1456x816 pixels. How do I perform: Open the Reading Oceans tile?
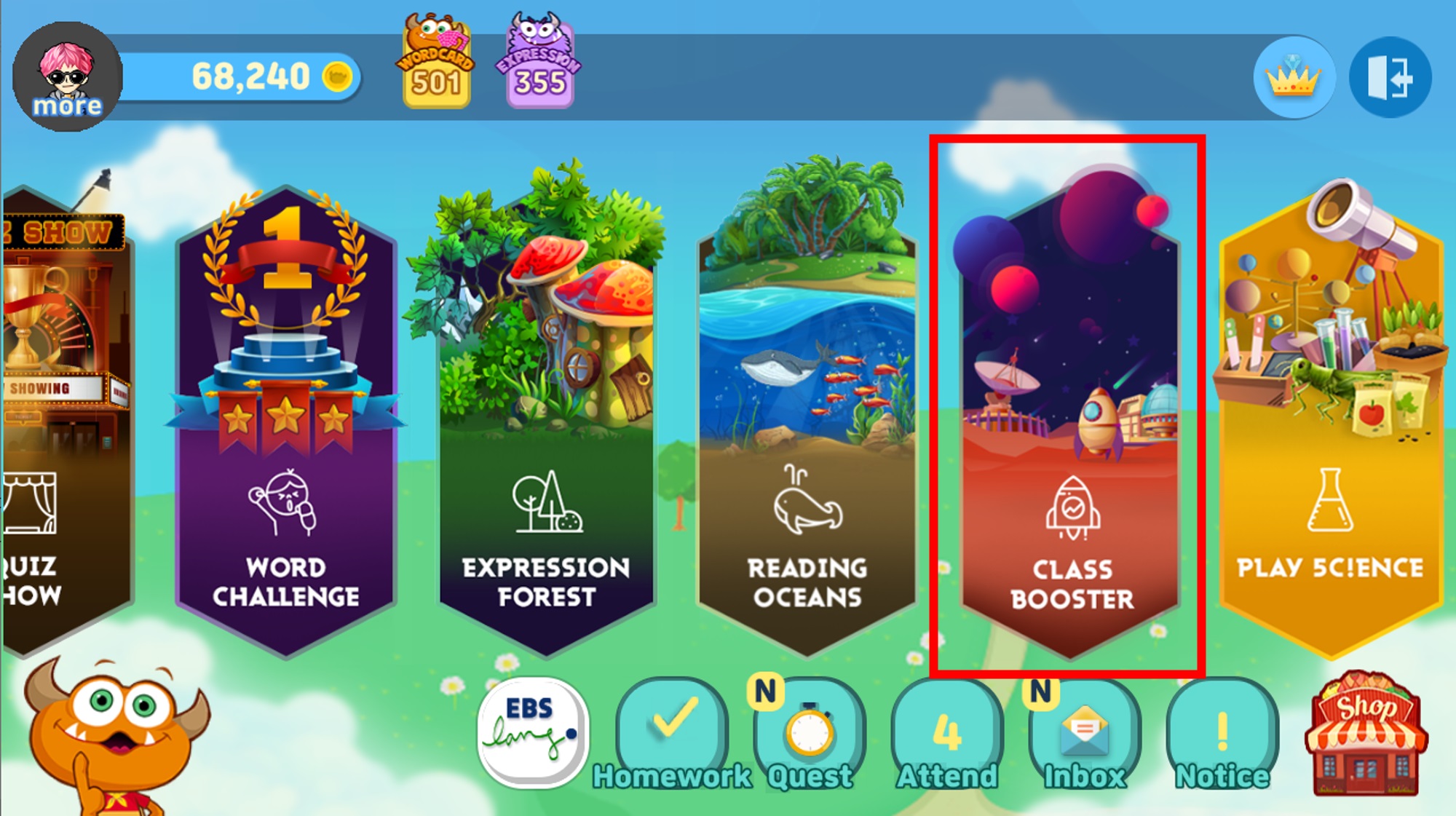(x=807, y=422)
